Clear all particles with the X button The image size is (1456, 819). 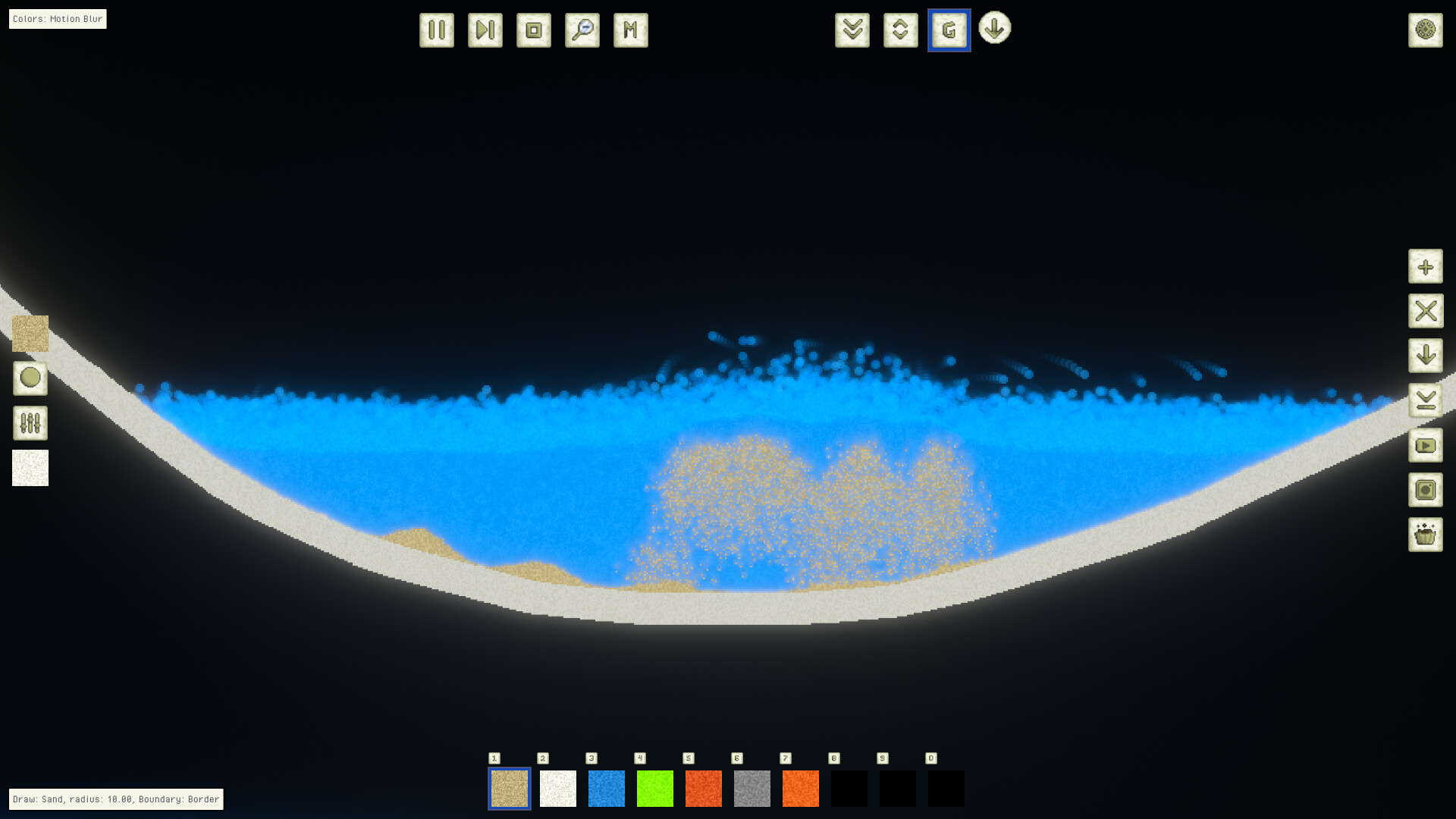point(1426,311)
